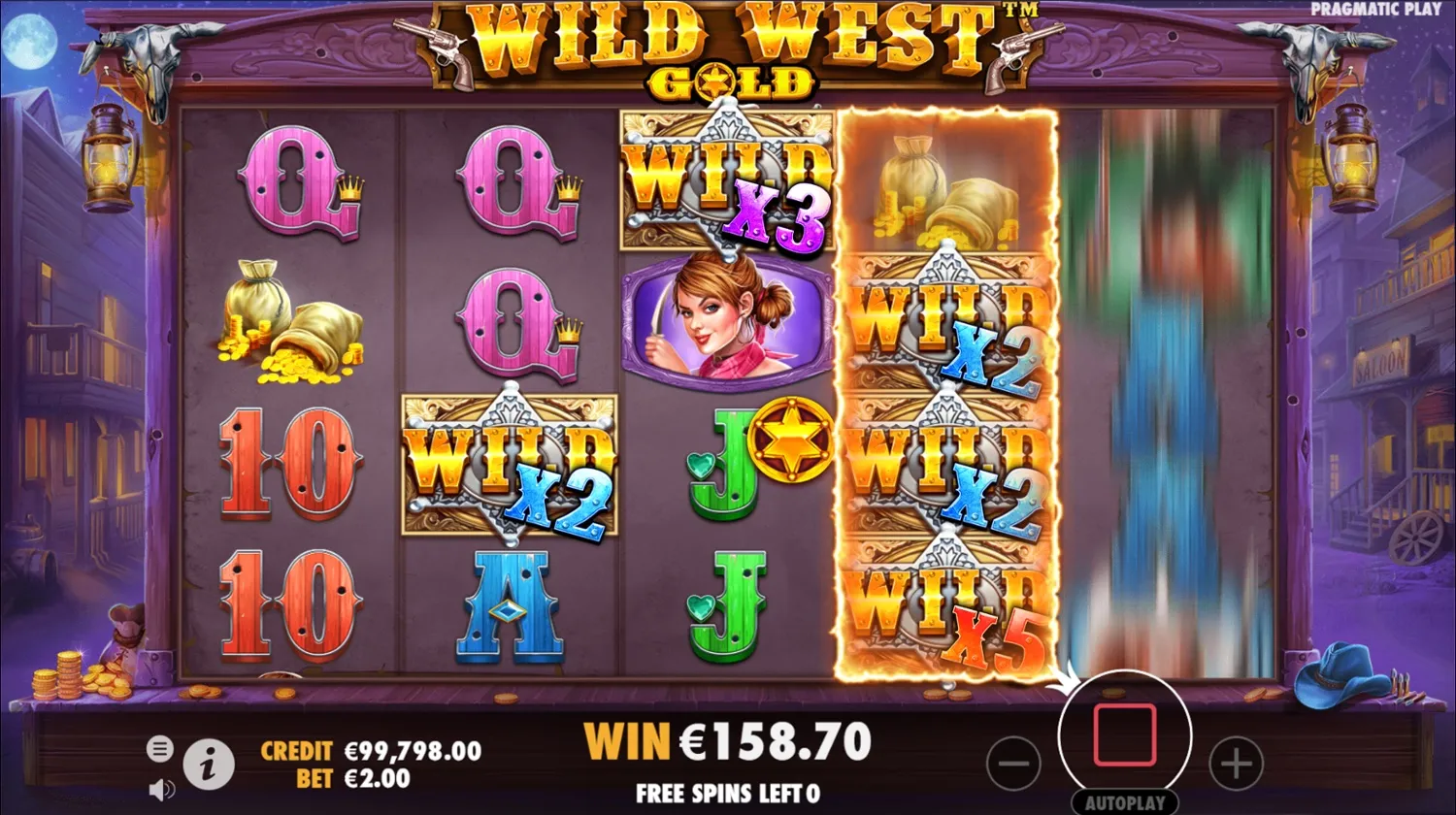
Task: Click the PRAGMATIC PLAY logo link
Action: coord(1374,8)
